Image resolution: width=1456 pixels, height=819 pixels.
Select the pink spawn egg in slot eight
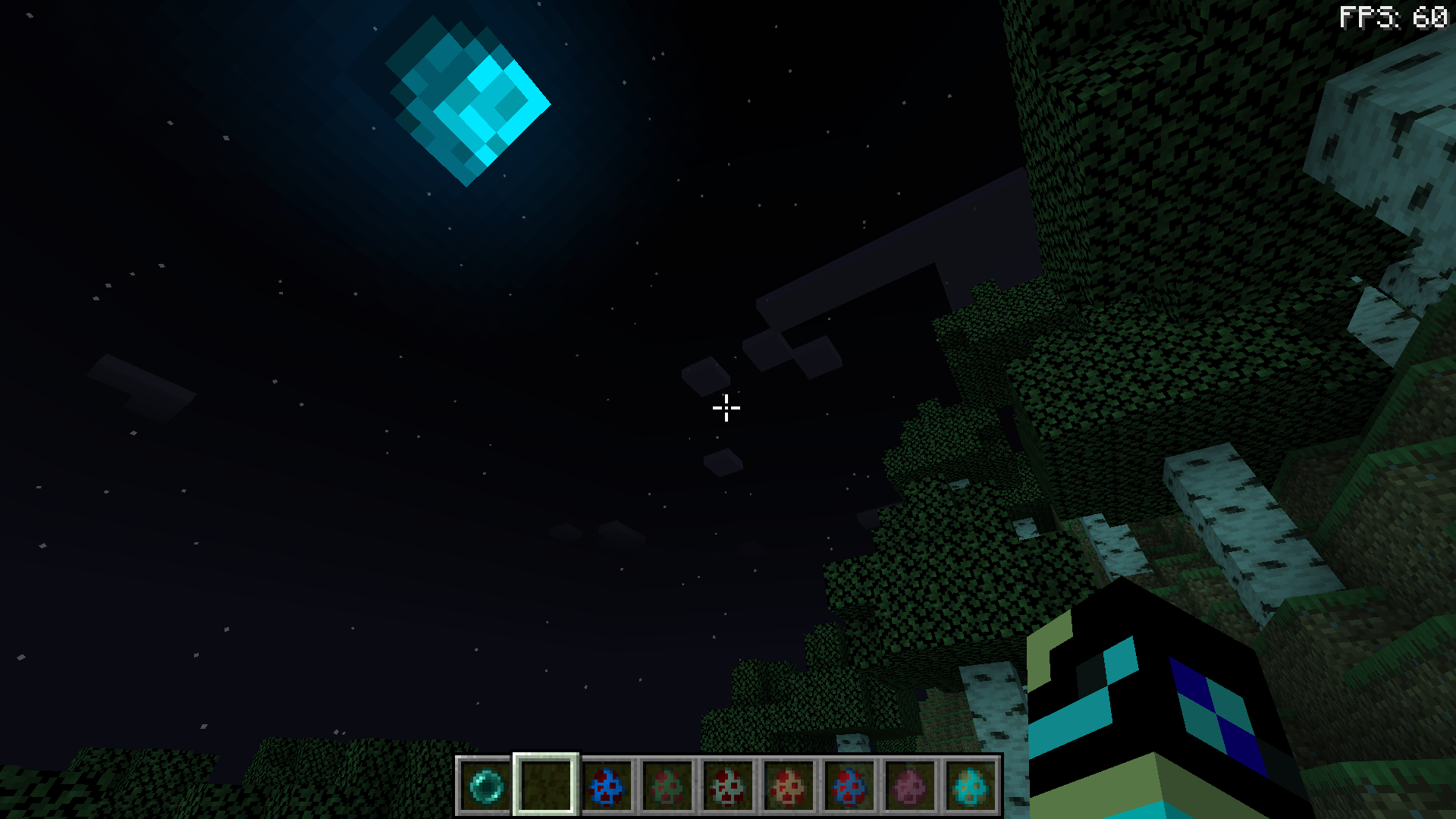tap(908, 787)
